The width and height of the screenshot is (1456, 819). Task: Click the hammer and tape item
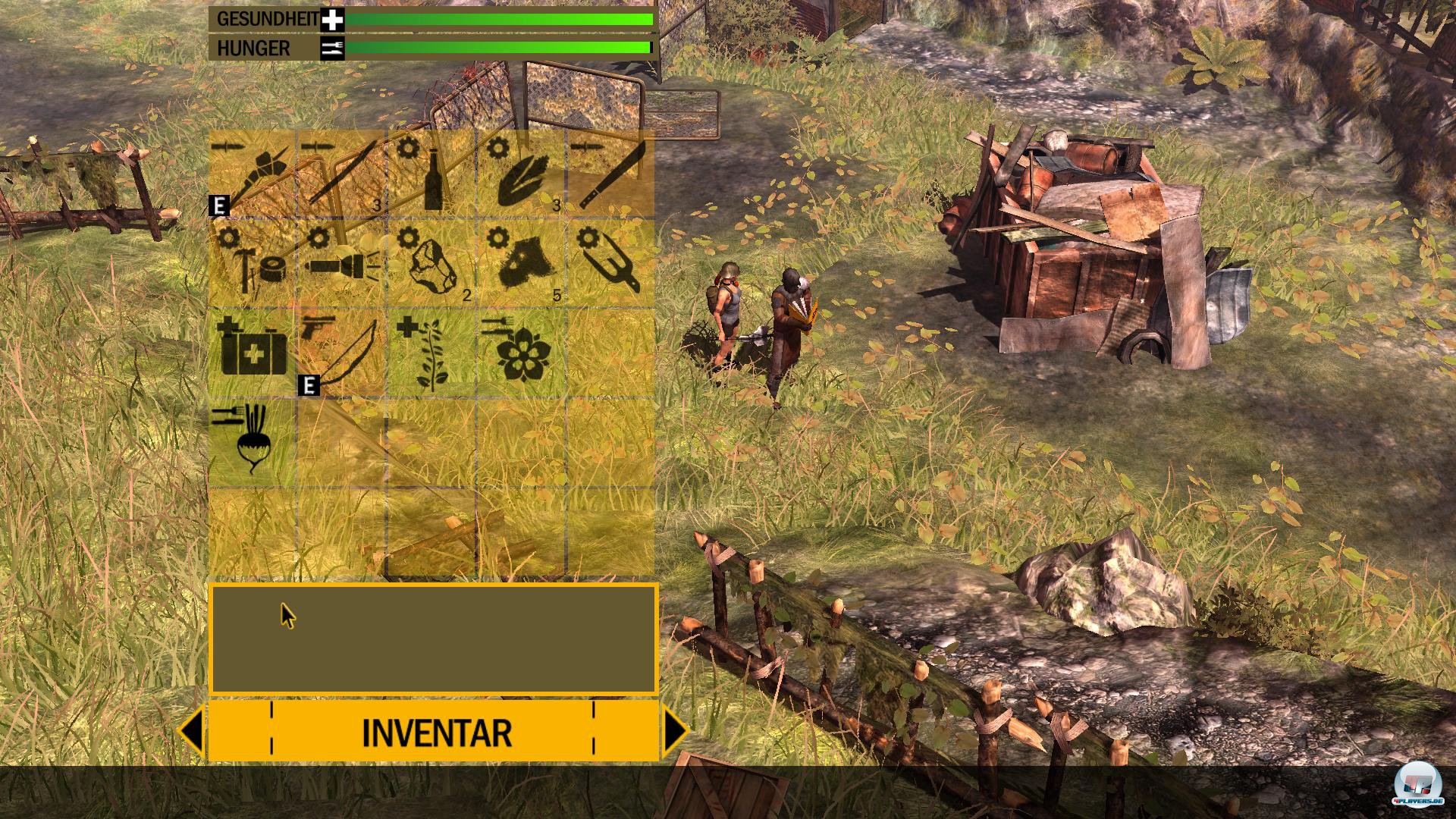[253, 263]
